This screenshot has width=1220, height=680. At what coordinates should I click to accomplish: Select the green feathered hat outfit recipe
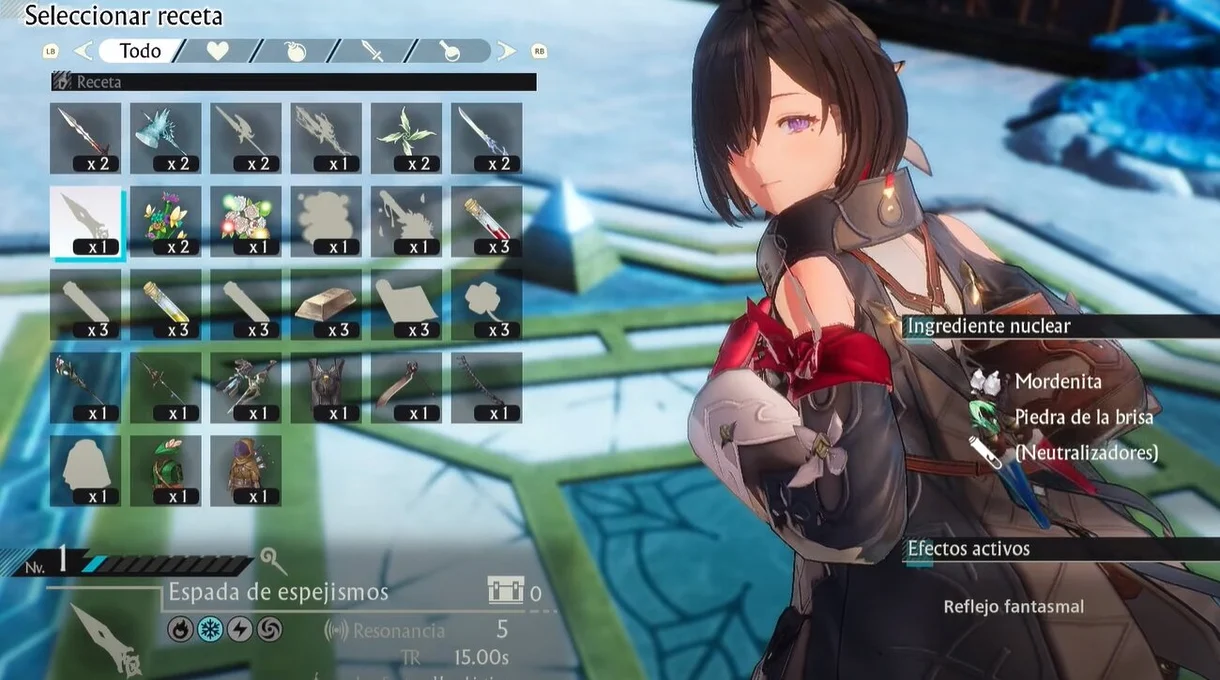(x=166, y=470)
